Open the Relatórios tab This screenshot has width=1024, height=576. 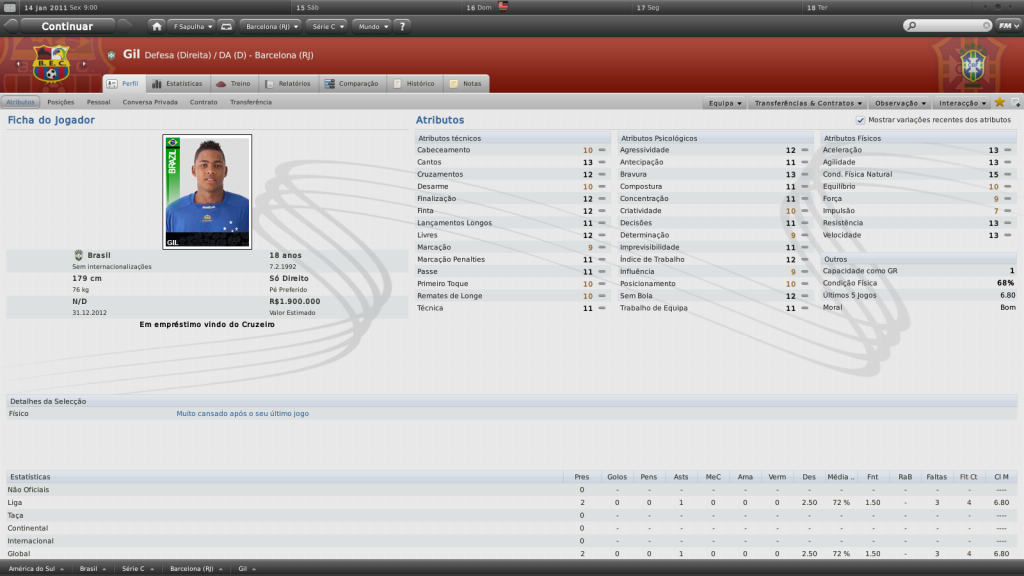point(290,84)
